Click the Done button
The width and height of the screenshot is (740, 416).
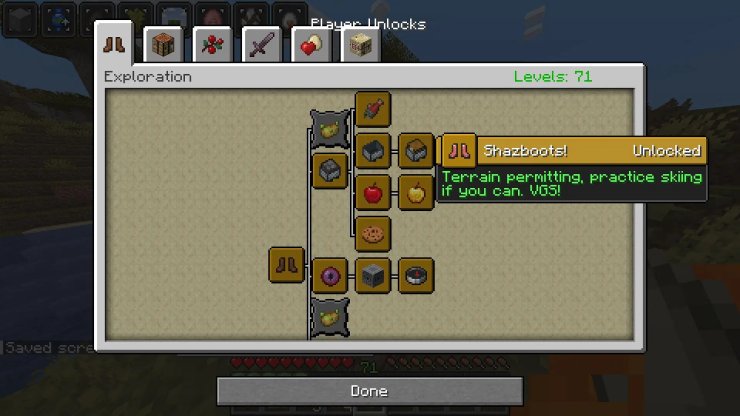click(x=369, y=391)
